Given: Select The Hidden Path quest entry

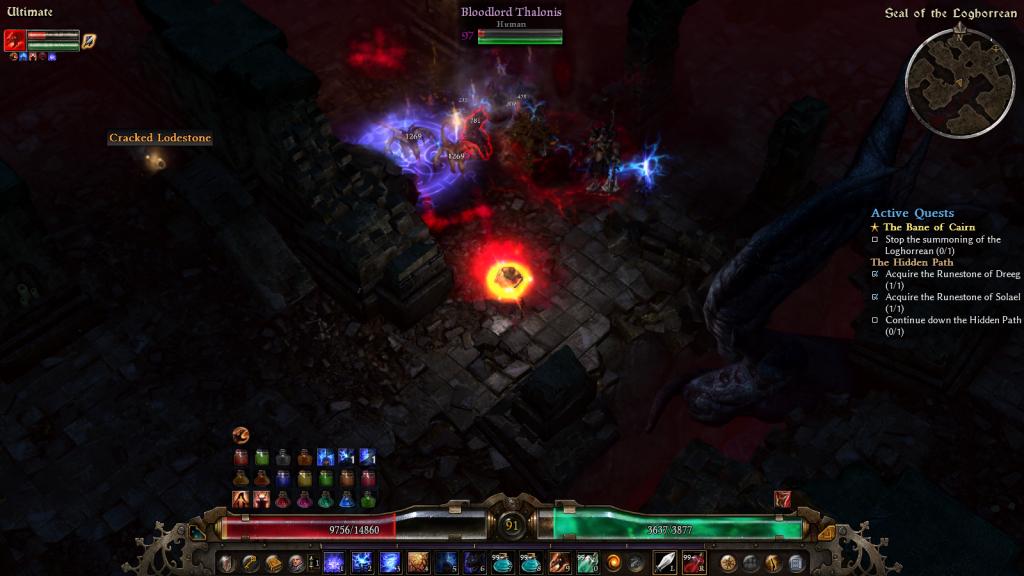Looking at the screenshot, I should (x=911, y=262).
